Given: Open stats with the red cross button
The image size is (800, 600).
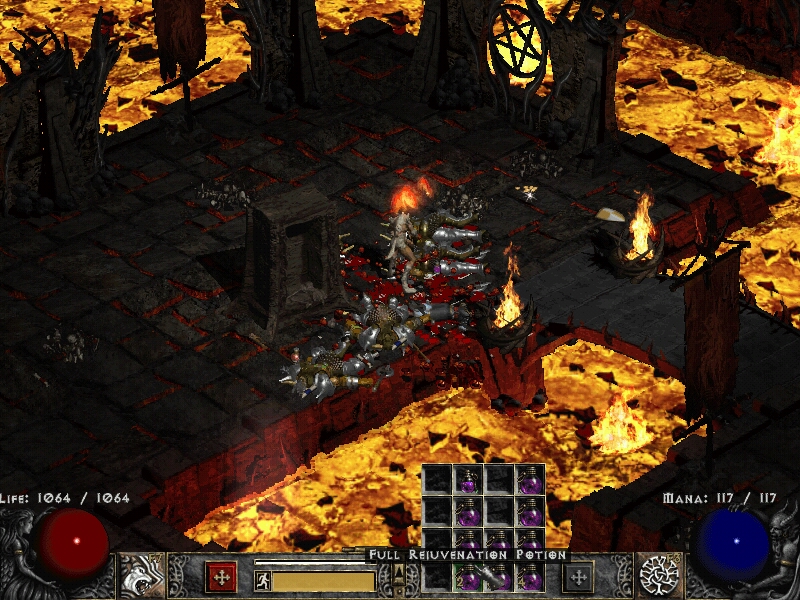Looking at the screenshot, I should [220, 576].
